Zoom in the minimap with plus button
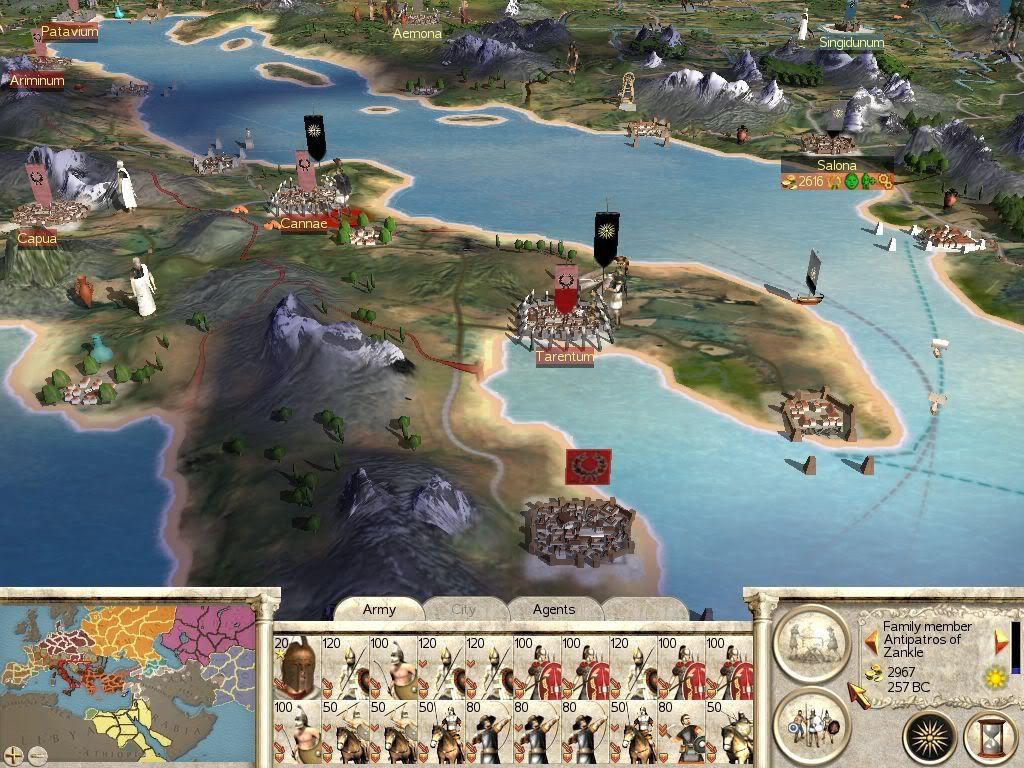 (13, 753)
